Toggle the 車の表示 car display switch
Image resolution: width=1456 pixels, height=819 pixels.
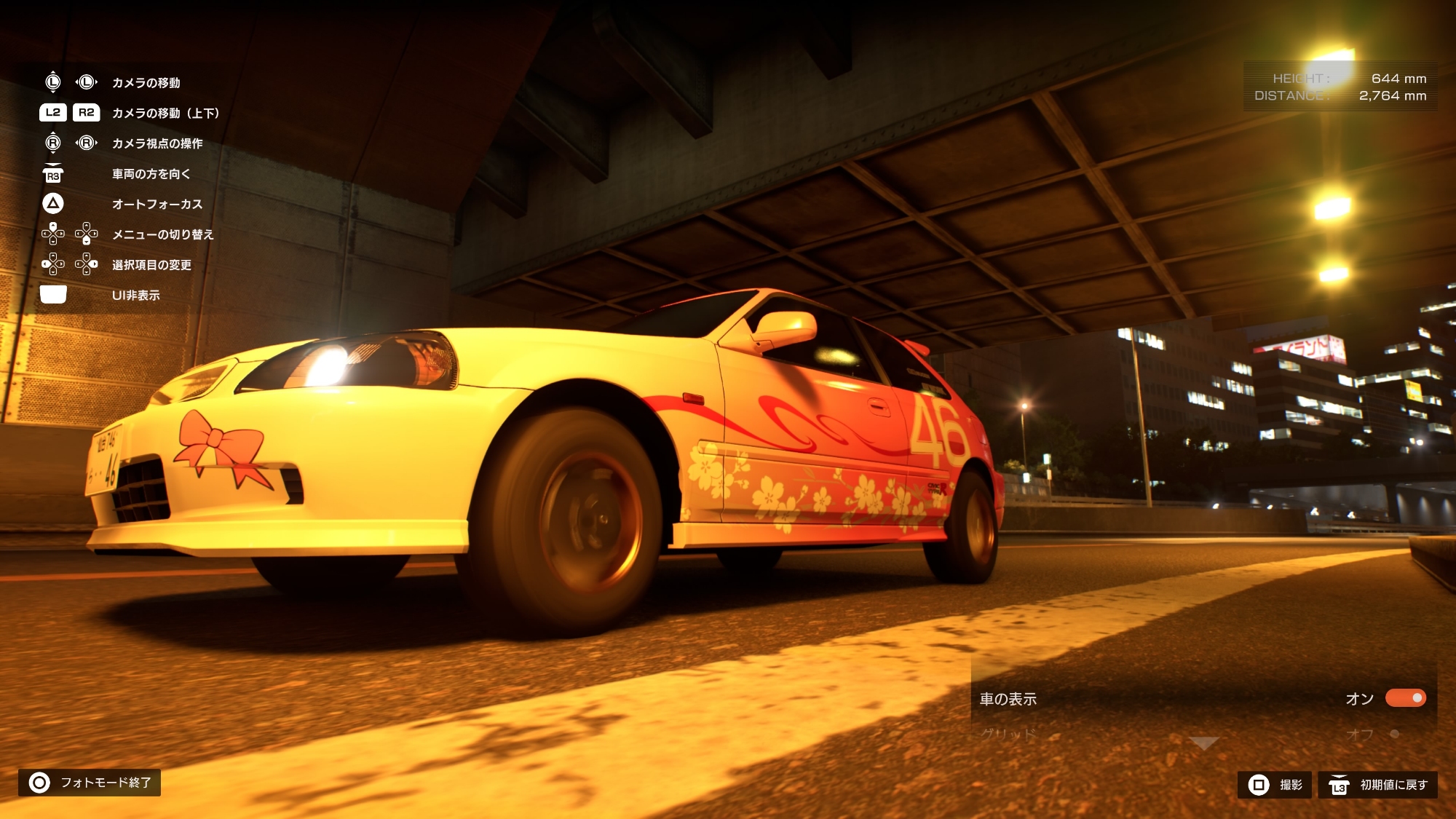click(x=1405, y=698)
